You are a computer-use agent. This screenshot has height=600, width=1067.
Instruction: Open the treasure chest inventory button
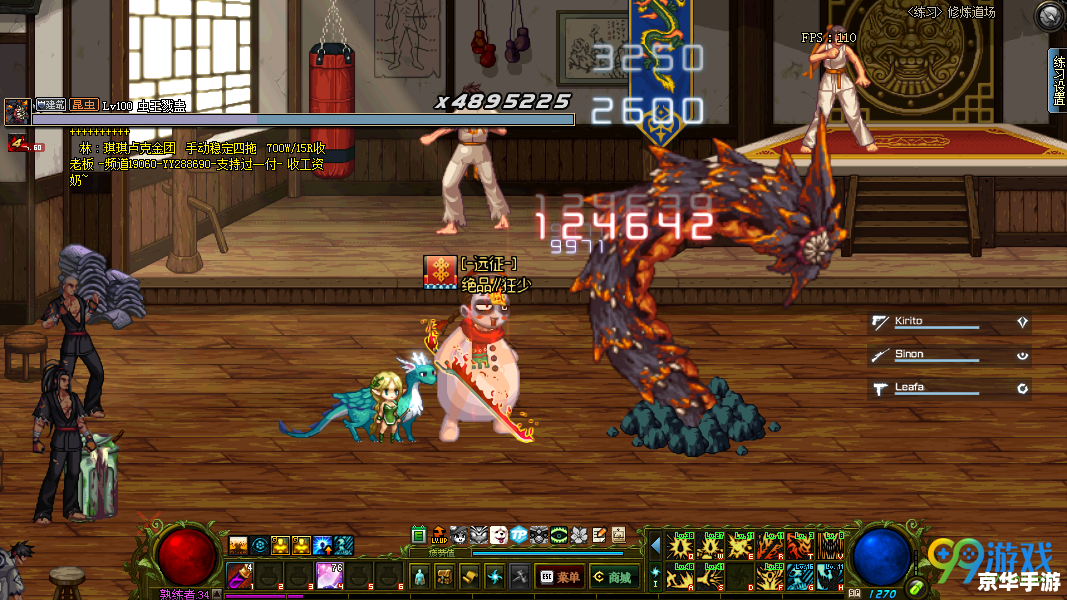[445, 576]
